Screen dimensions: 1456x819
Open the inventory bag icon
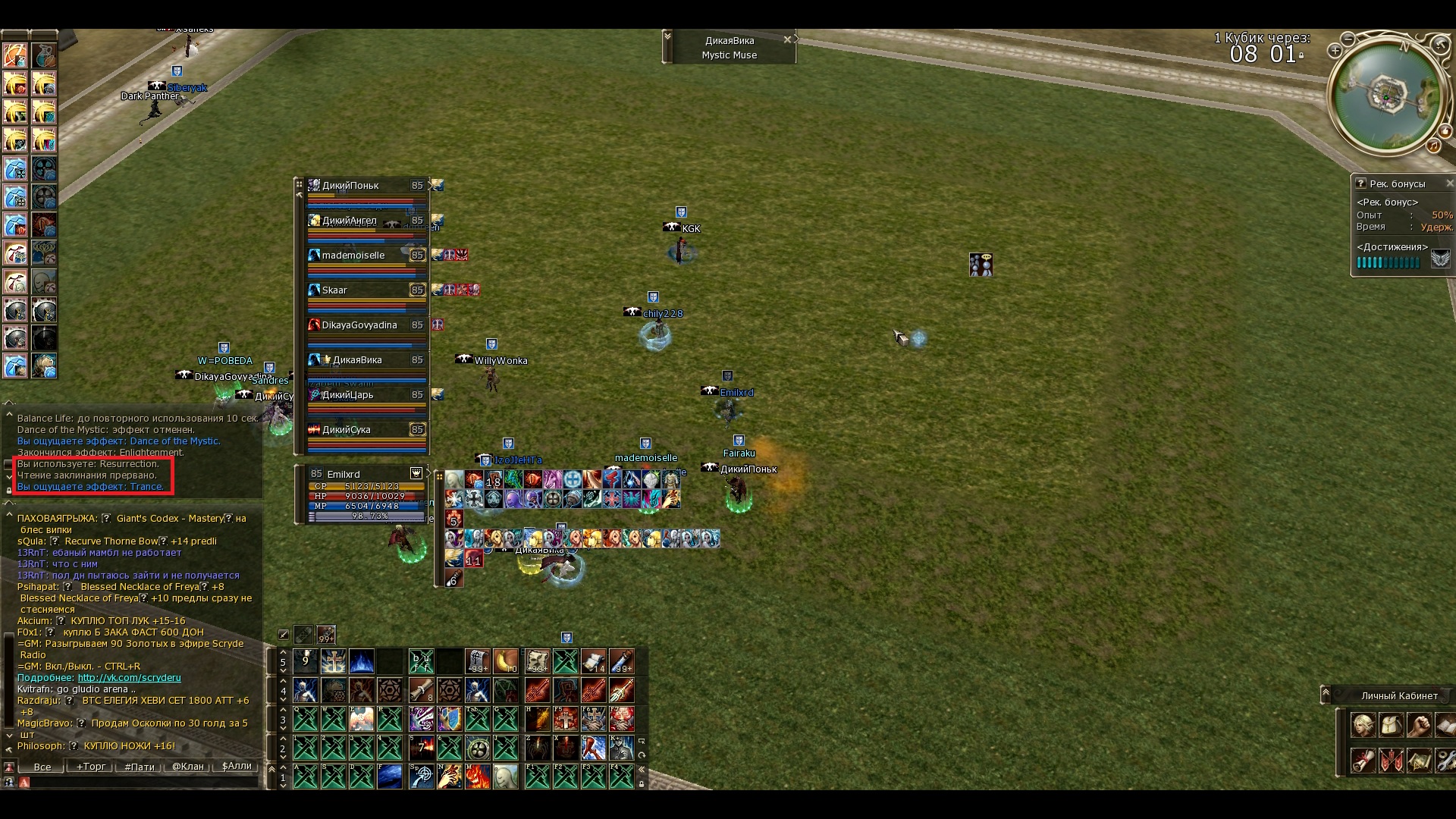[1391, 726]
